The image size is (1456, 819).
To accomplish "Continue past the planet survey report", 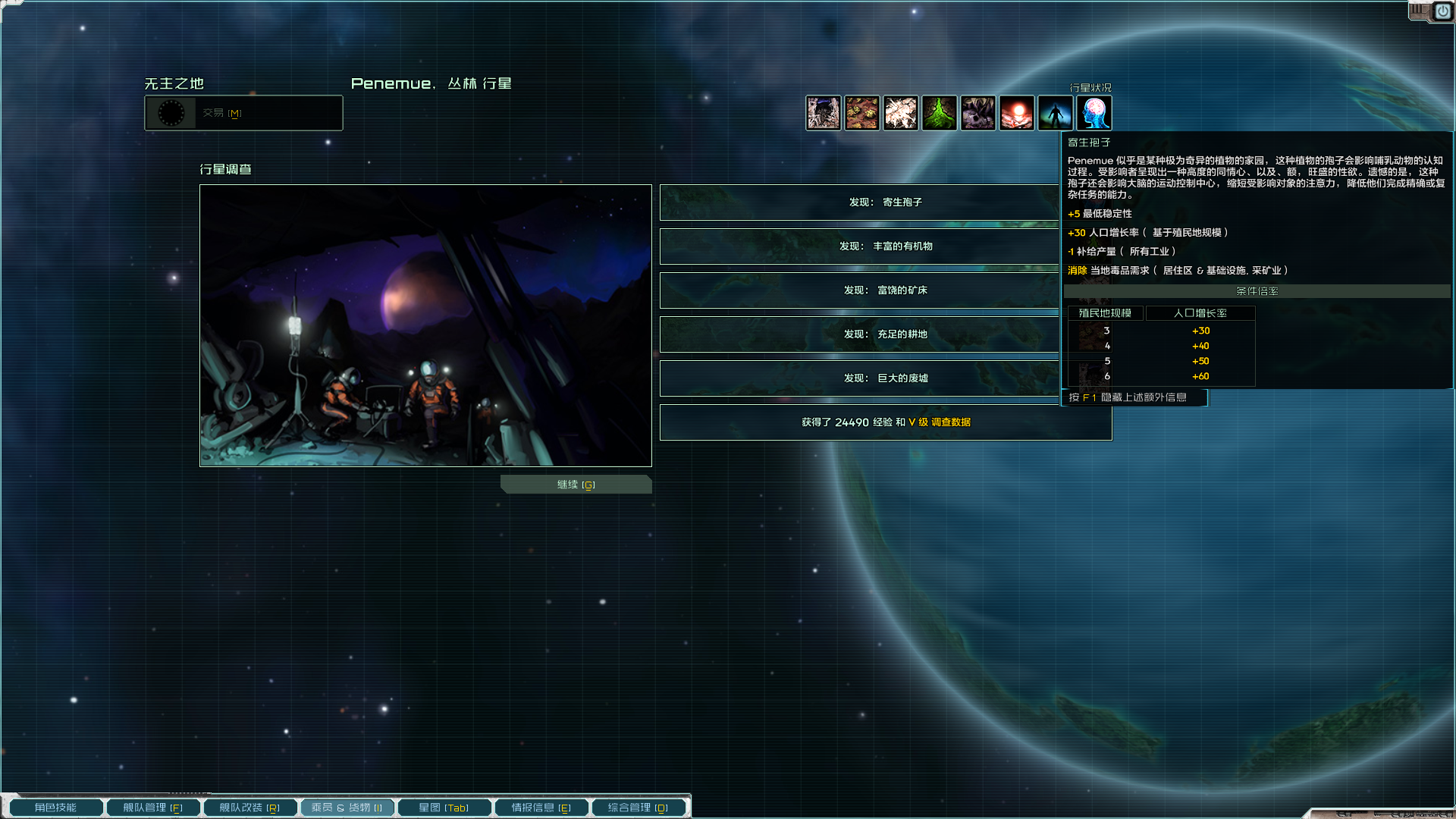I will point(576,485).
